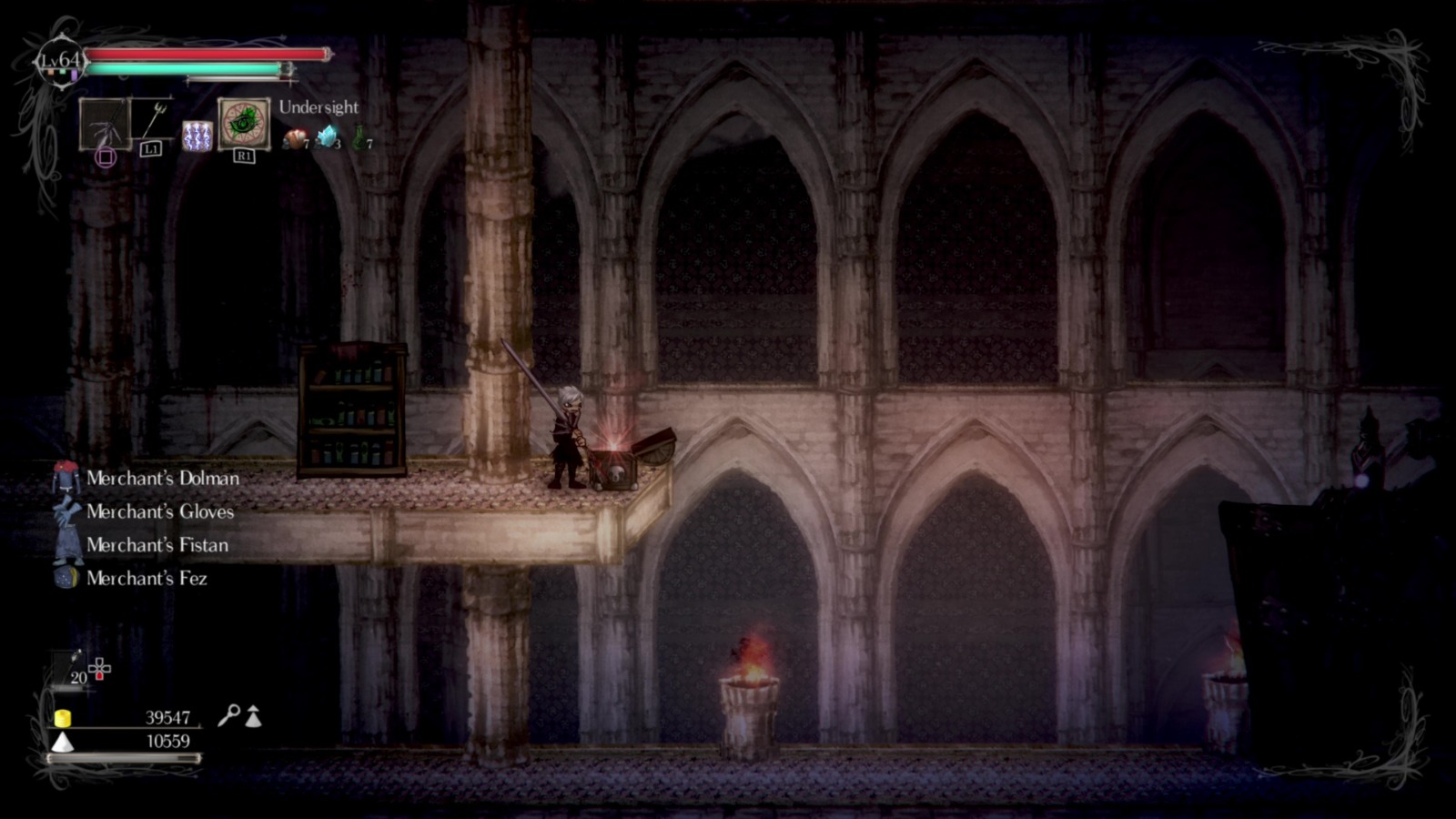Click the green potion flask icon showing 7
1456x819 pixels.
point(359,136)
